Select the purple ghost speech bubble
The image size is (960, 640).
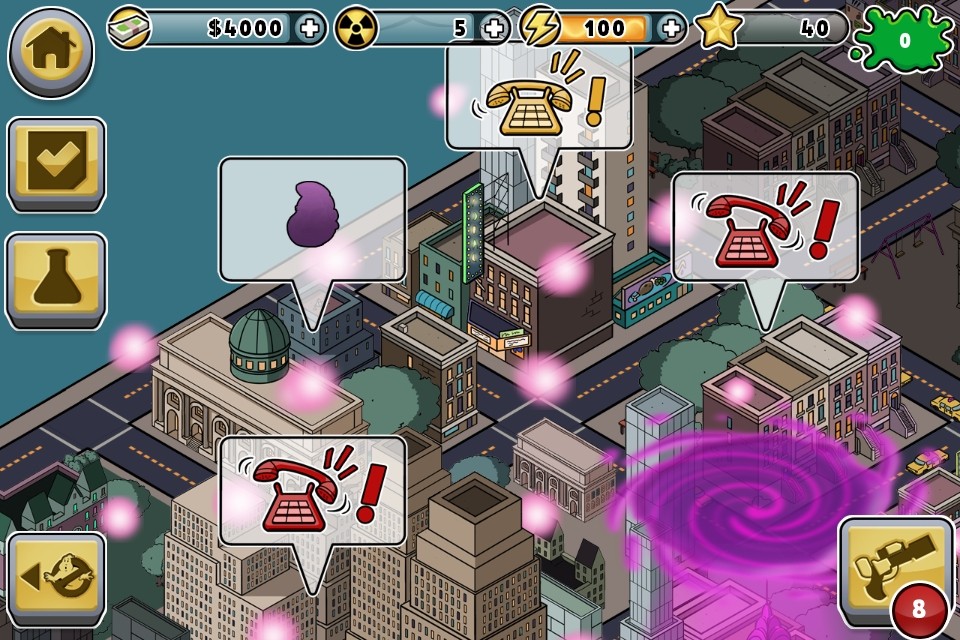(x=312, y=220)
